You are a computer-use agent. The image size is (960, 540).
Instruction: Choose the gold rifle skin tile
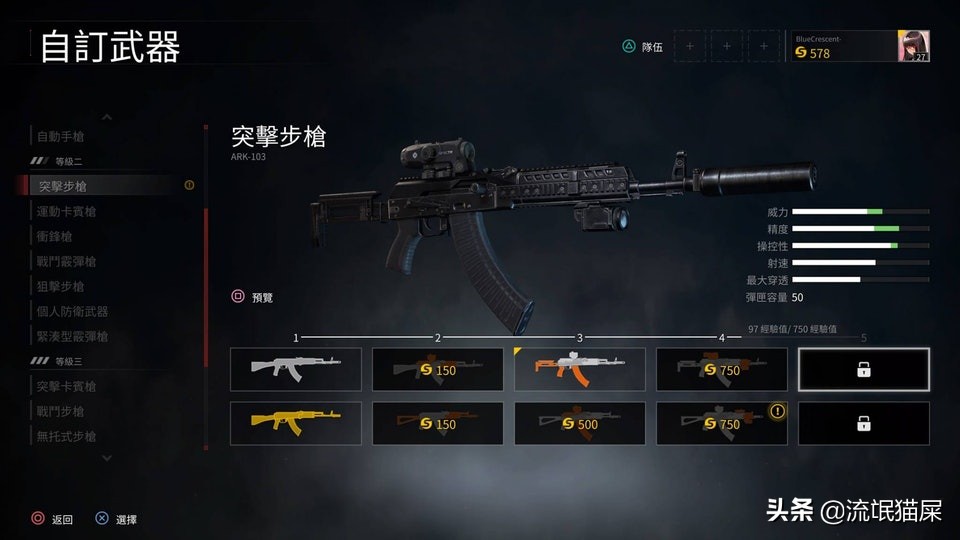coord(296,422)
